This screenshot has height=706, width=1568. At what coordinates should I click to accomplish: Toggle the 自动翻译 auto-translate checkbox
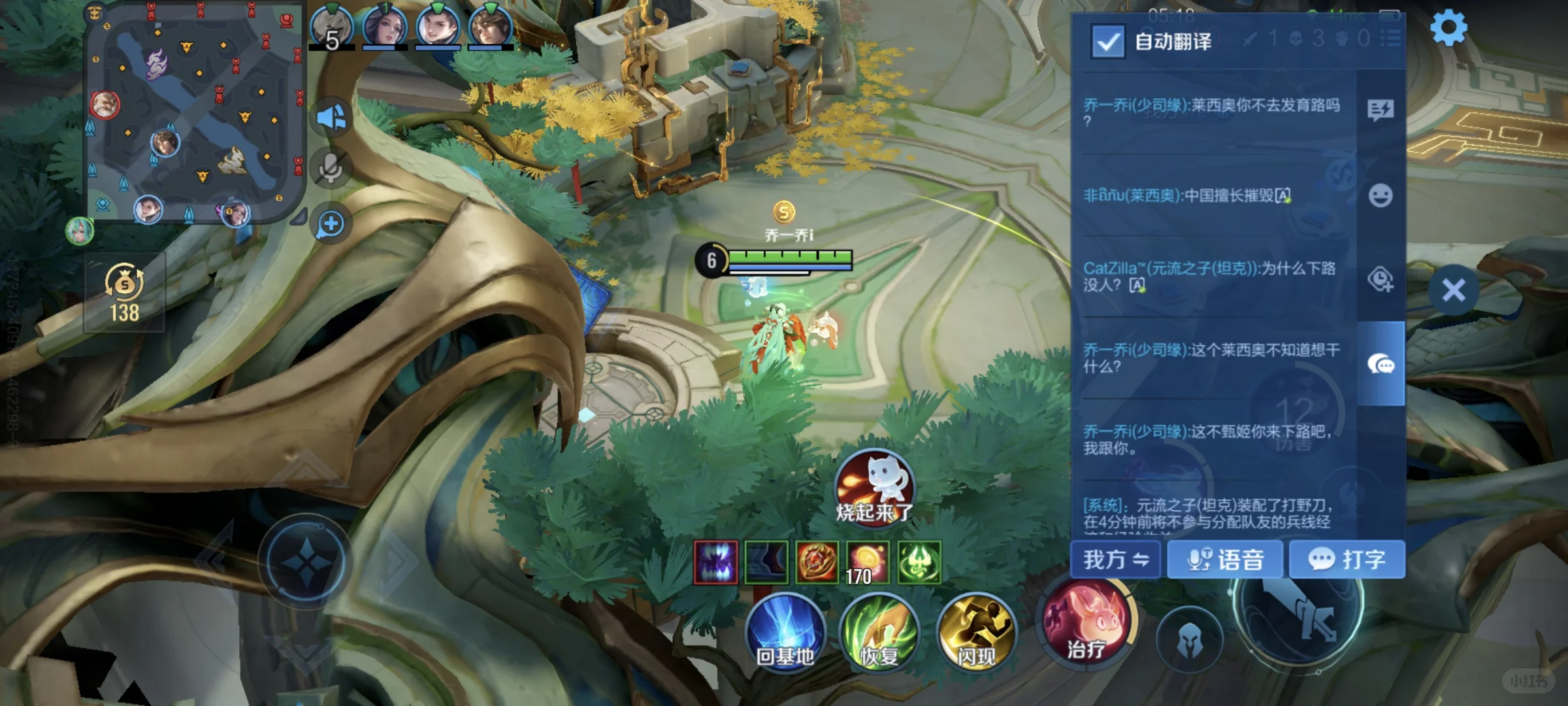click(x=1107, y=41)
